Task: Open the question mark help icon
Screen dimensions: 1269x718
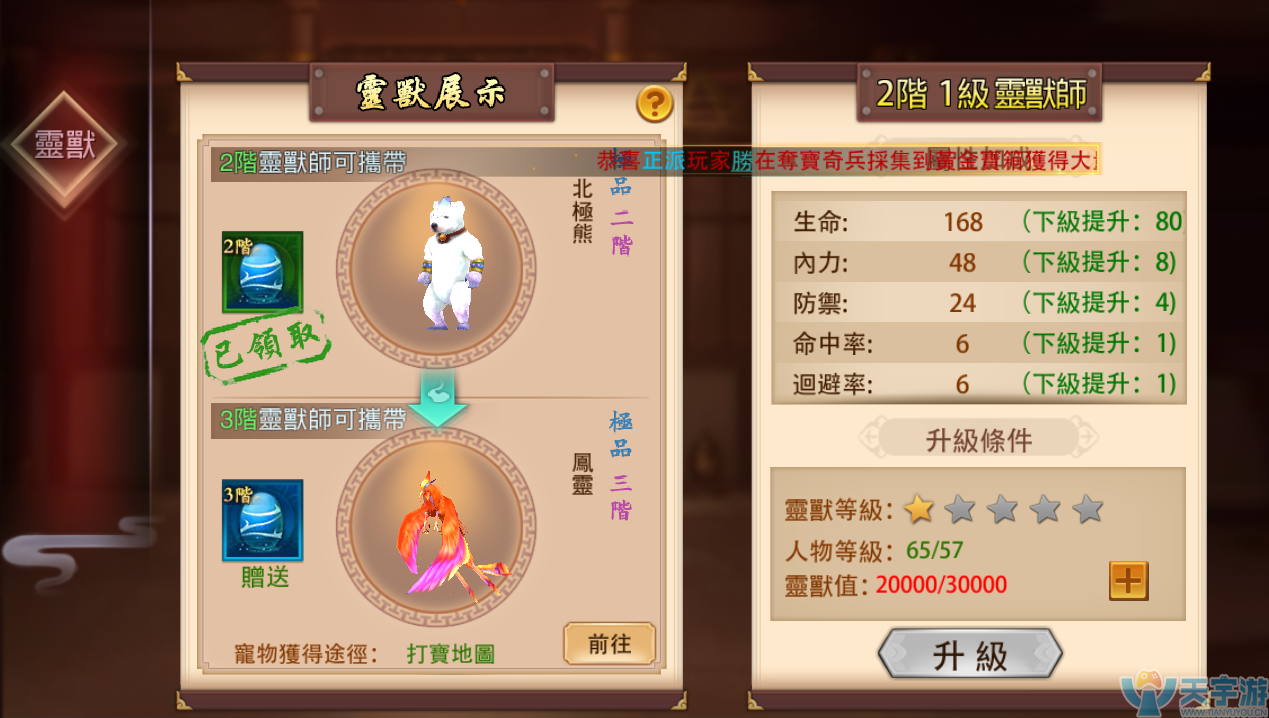Action: pyautogui.click(x=654, y=103)
